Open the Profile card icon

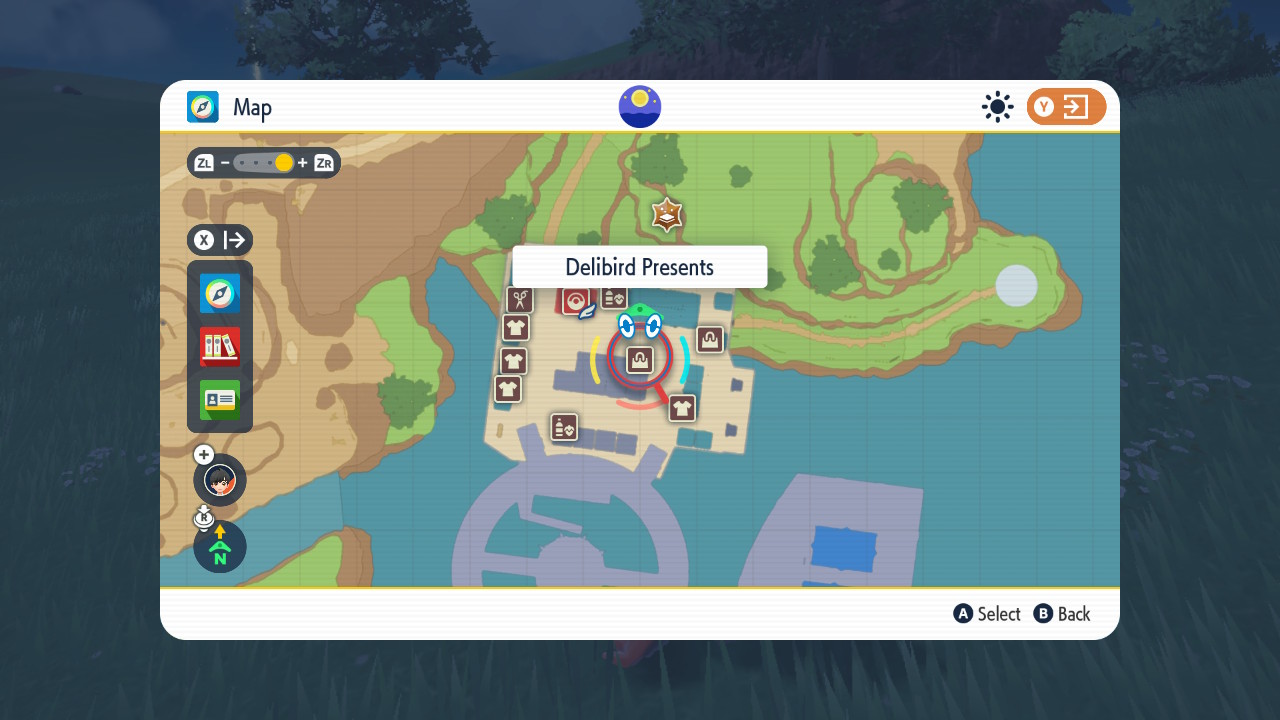[x=219, y=400]
